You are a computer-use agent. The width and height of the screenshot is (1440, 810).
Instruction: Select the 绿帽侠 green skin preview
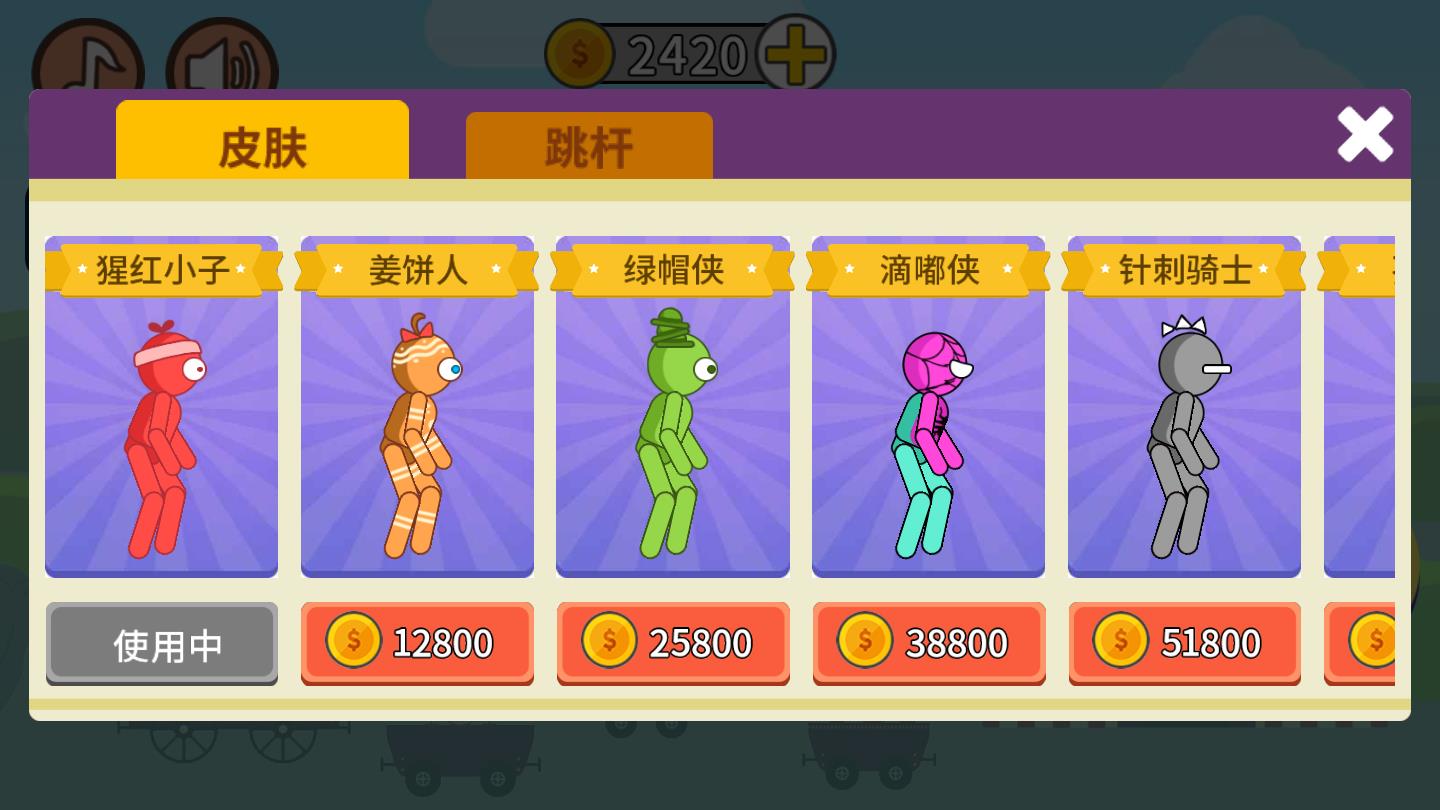tap(673, 430)
